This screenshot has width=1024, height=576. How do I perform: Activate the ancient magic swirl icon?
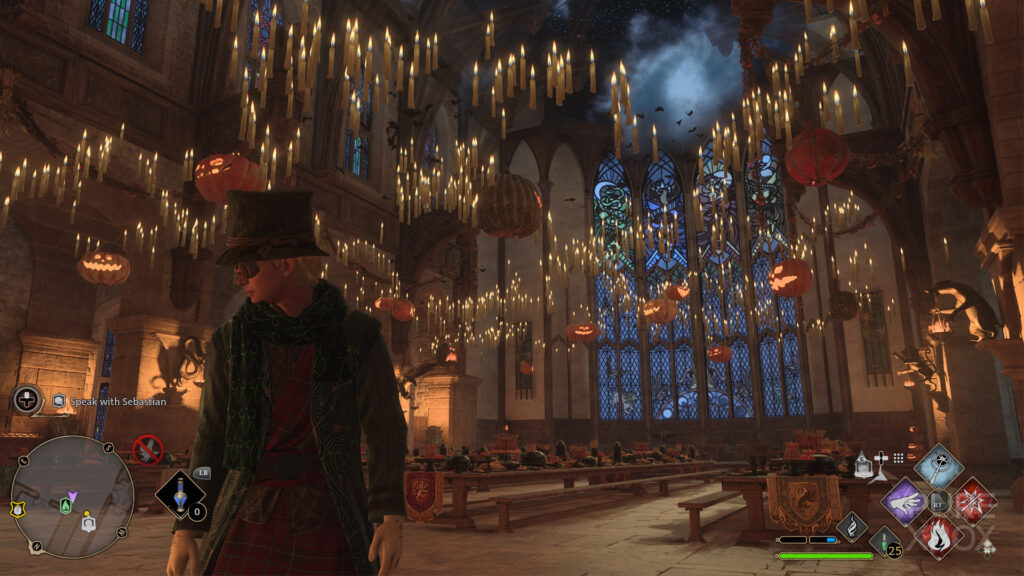click(852, 525)
